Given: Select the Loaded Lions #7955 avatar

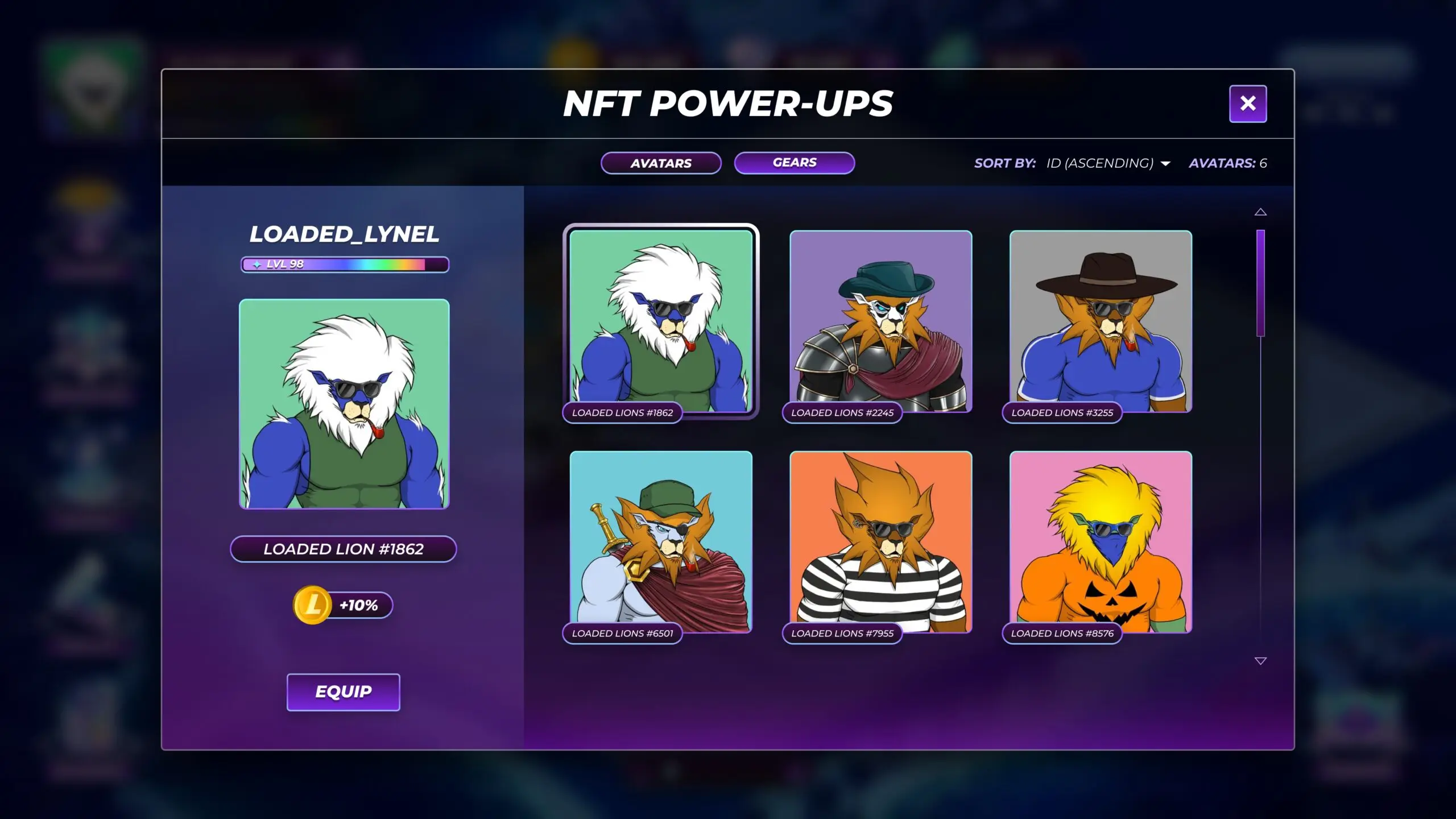Looking at the screenshot, I should (880, 541).
